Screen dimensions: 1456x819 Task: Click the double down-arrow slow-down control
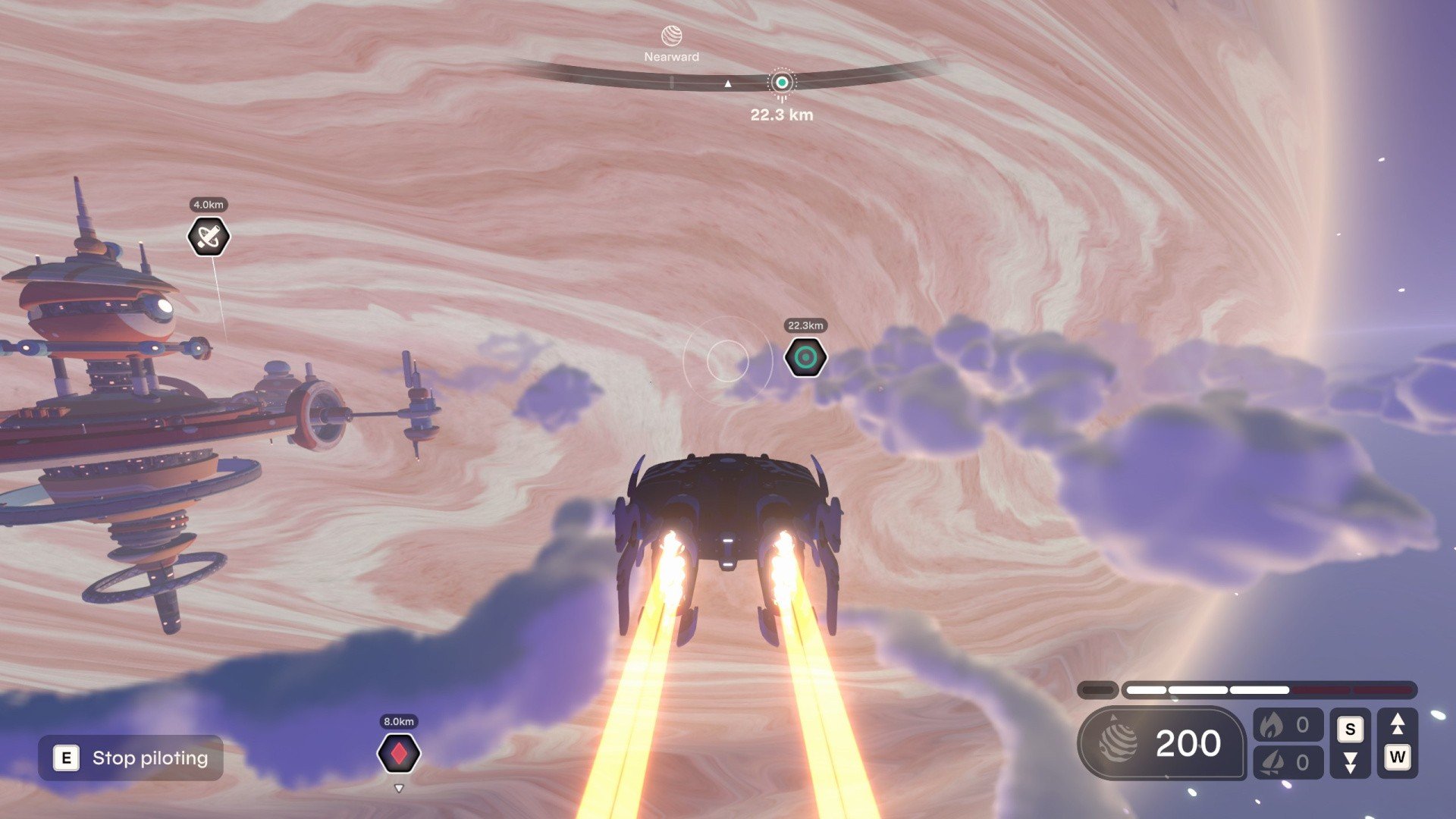pyautogui.click(x=1351, y=763)
